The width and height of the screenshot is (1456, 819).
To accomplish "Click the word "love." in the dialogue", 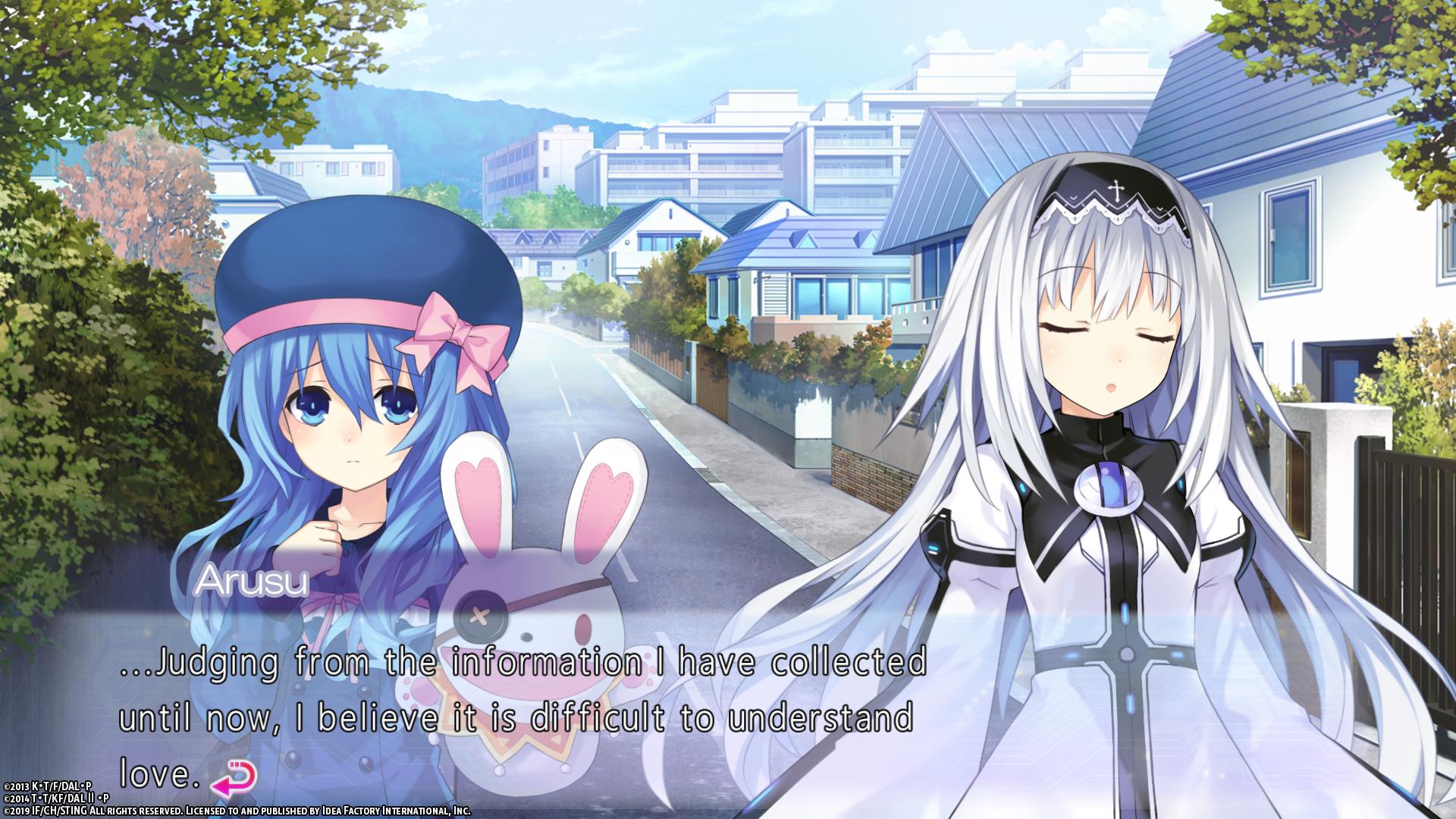I will tap(157, 773).
